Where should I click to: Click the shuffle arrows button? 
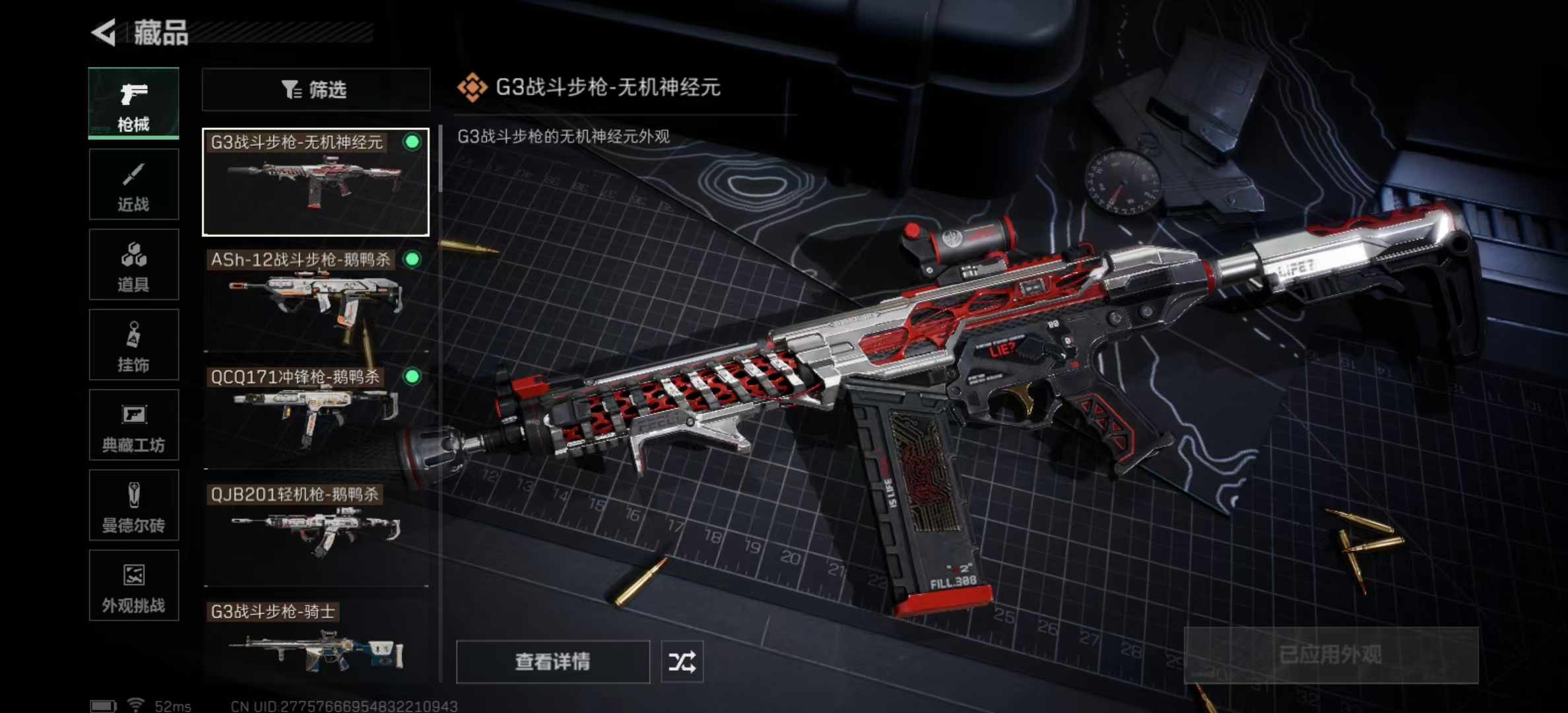682,662
